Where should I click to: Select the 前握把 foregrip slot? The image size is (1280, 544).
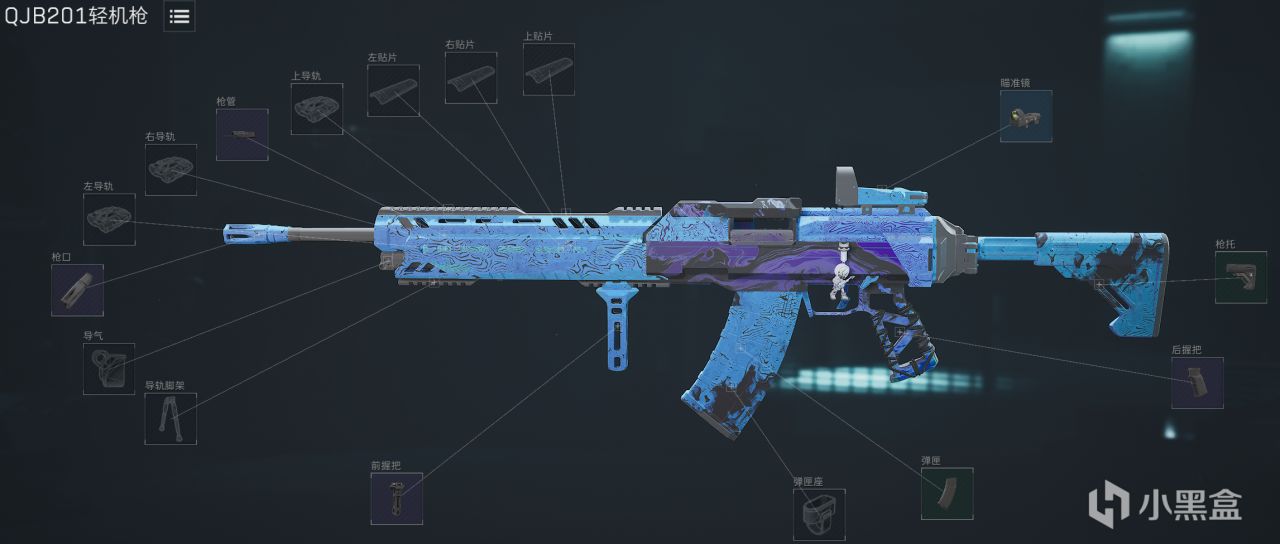pyautogui.click(x=397, y=498)
